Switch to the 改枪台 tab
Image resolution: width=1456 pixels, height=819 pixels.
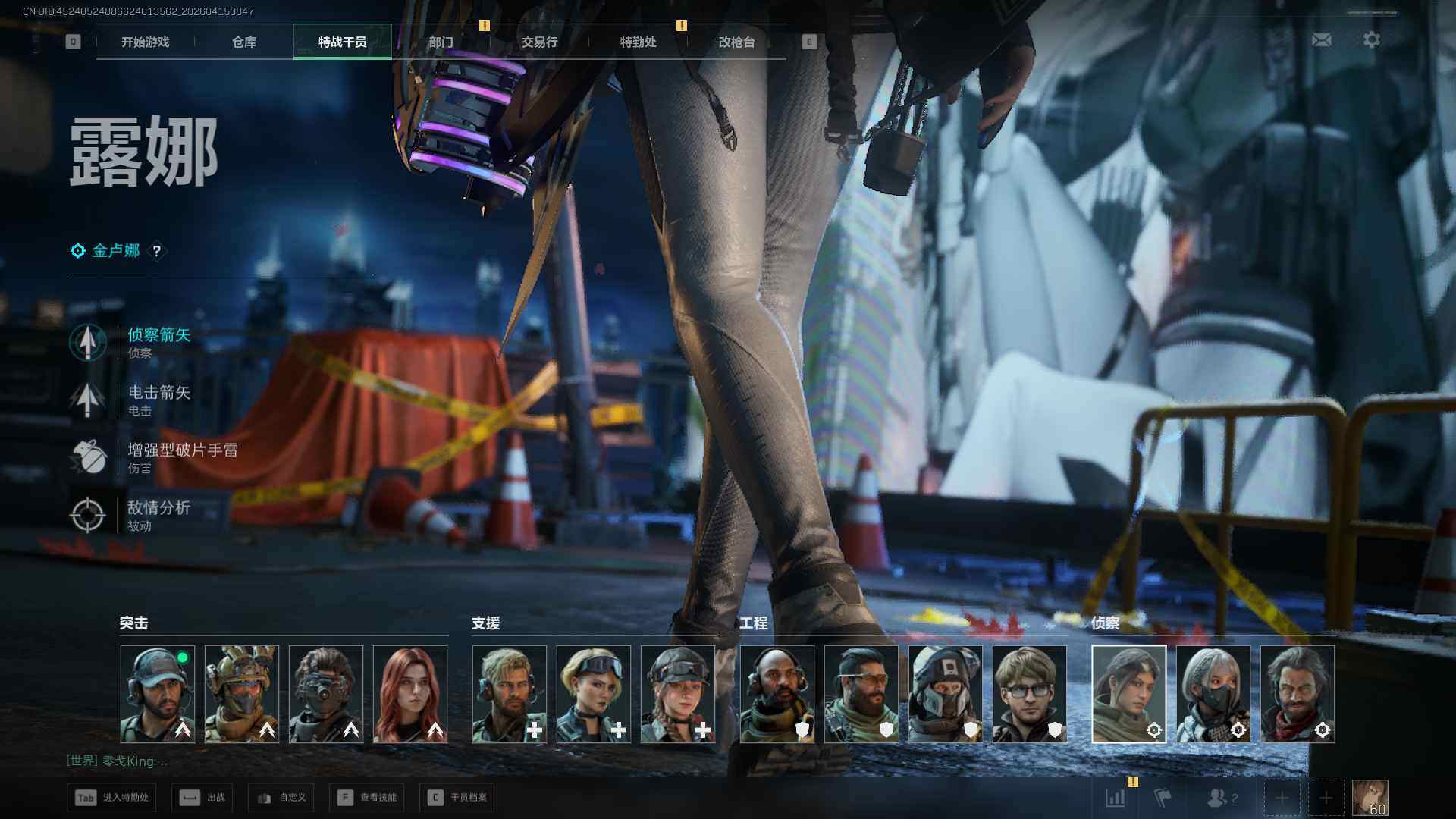pyautogui.click(x=736, y=42)
